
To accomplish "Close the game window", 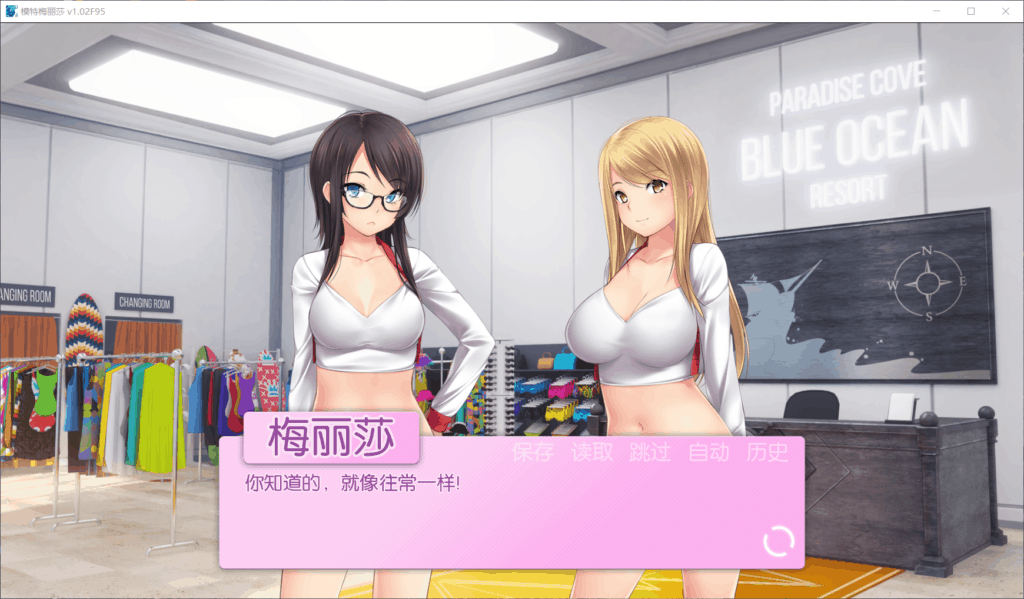I will point(1005,11).
